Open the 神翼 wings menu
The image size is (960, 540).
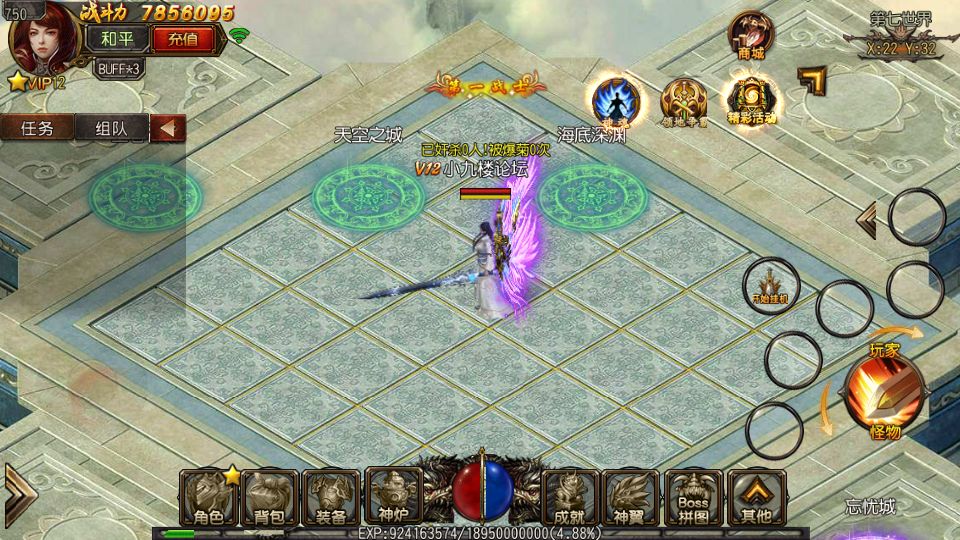(x=632, y=497)
